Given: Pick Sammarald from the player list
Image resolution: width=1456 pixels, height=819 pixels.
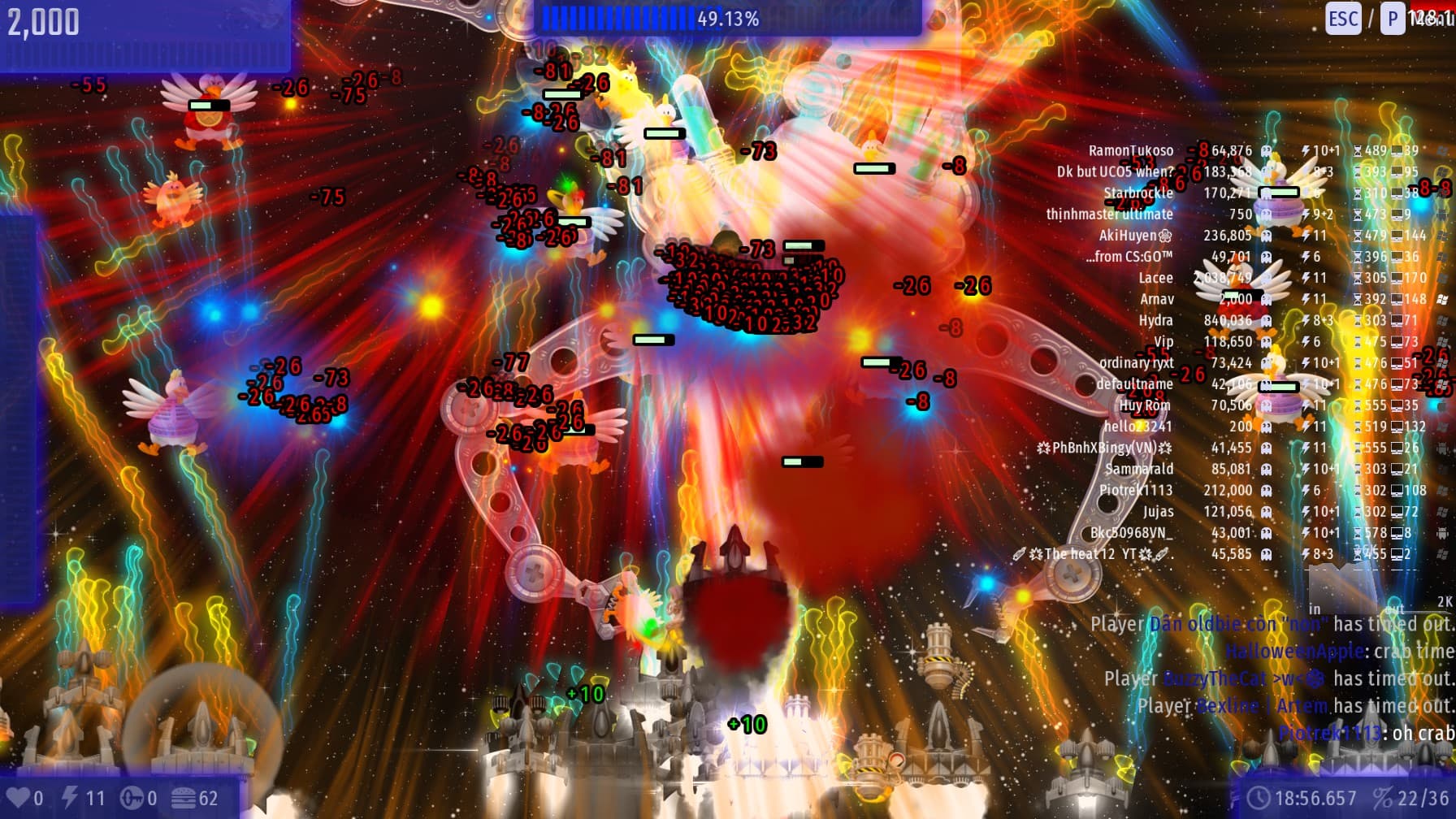Looking at the screenshot, I should 1139,469.
